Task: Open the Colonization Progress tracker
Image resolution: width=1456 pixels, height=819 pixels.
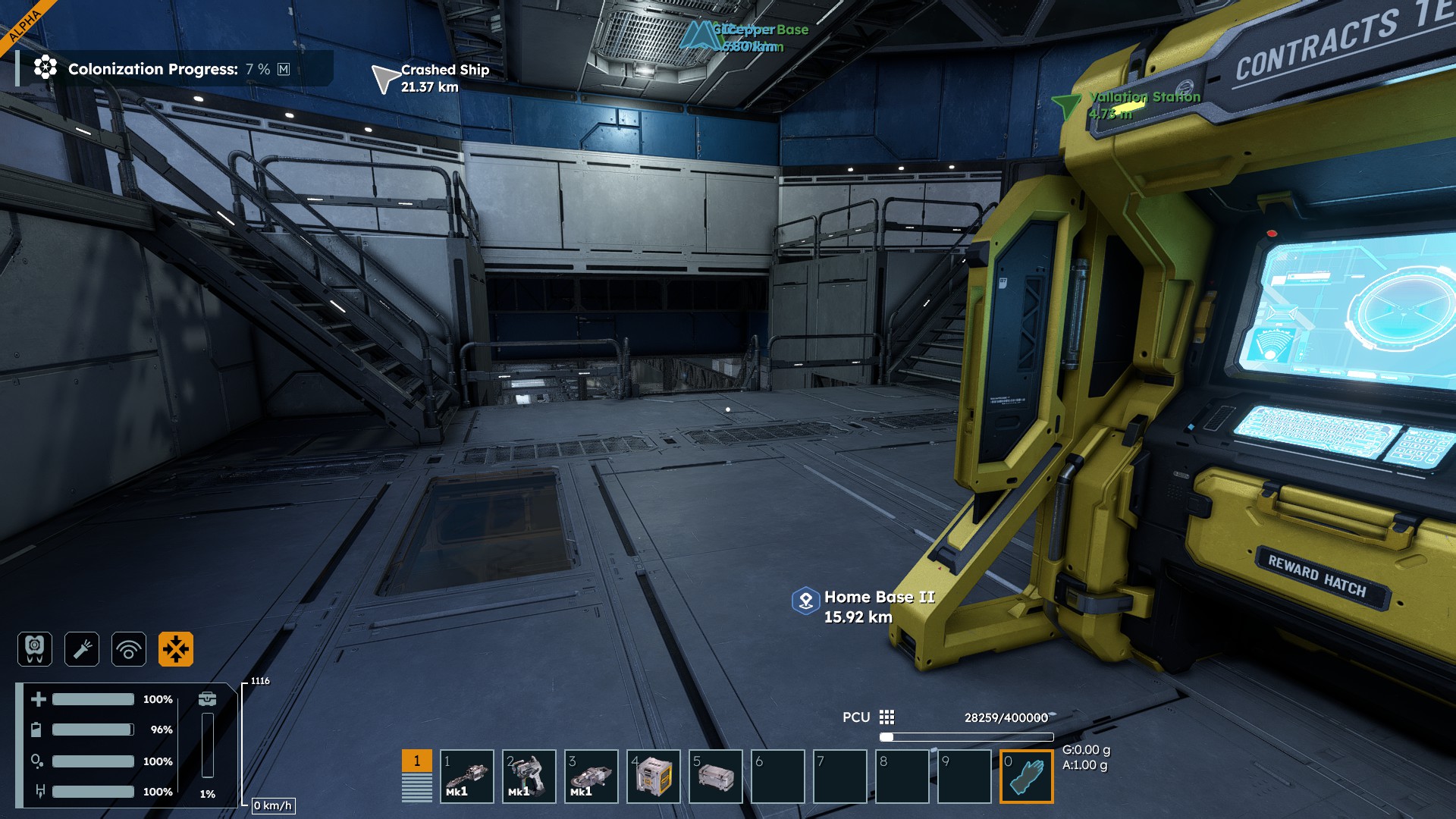Action: [x=153, y=69]
